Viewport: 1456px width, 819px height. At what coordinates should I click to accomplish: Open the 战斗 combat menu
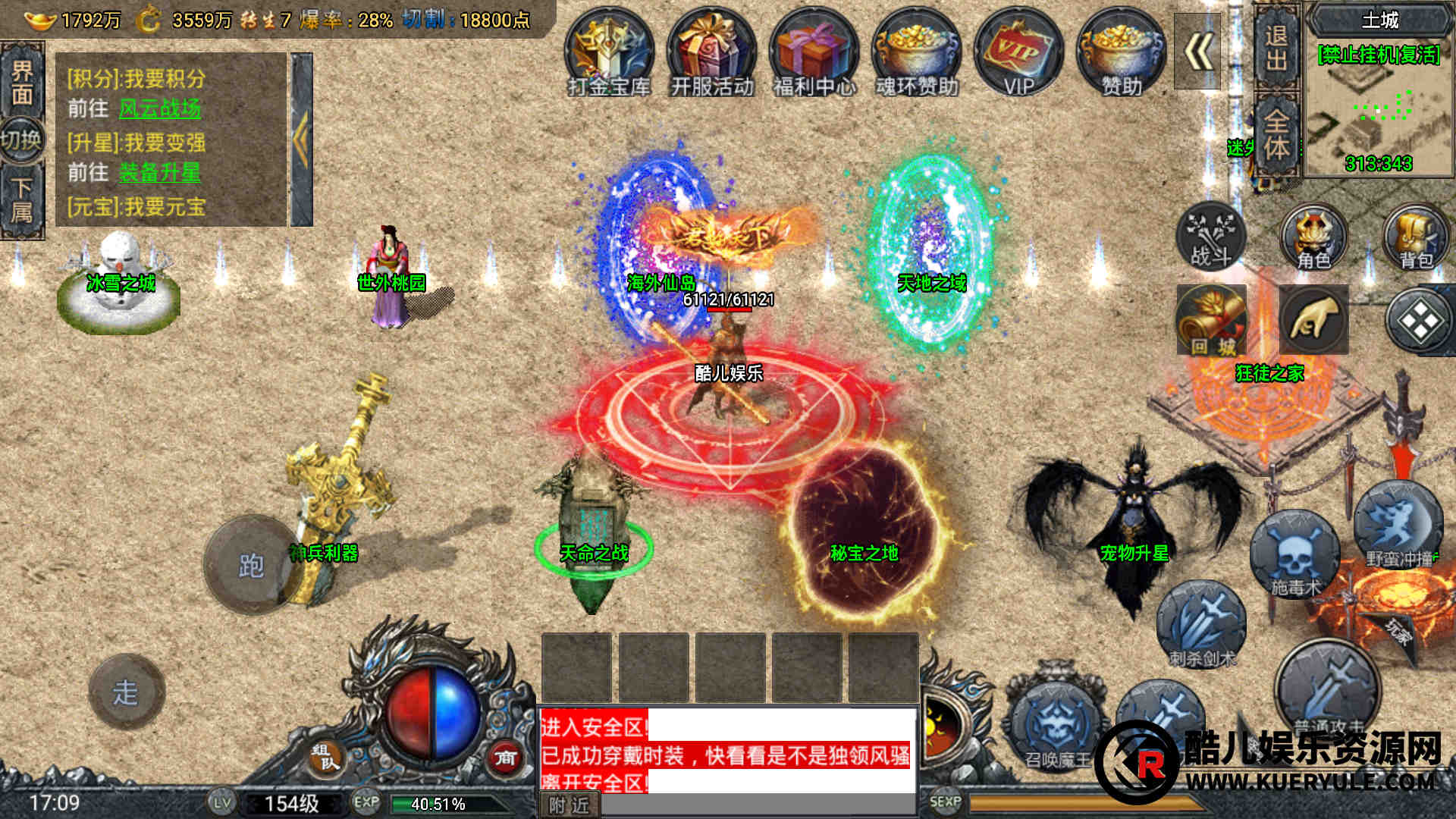1210,237
